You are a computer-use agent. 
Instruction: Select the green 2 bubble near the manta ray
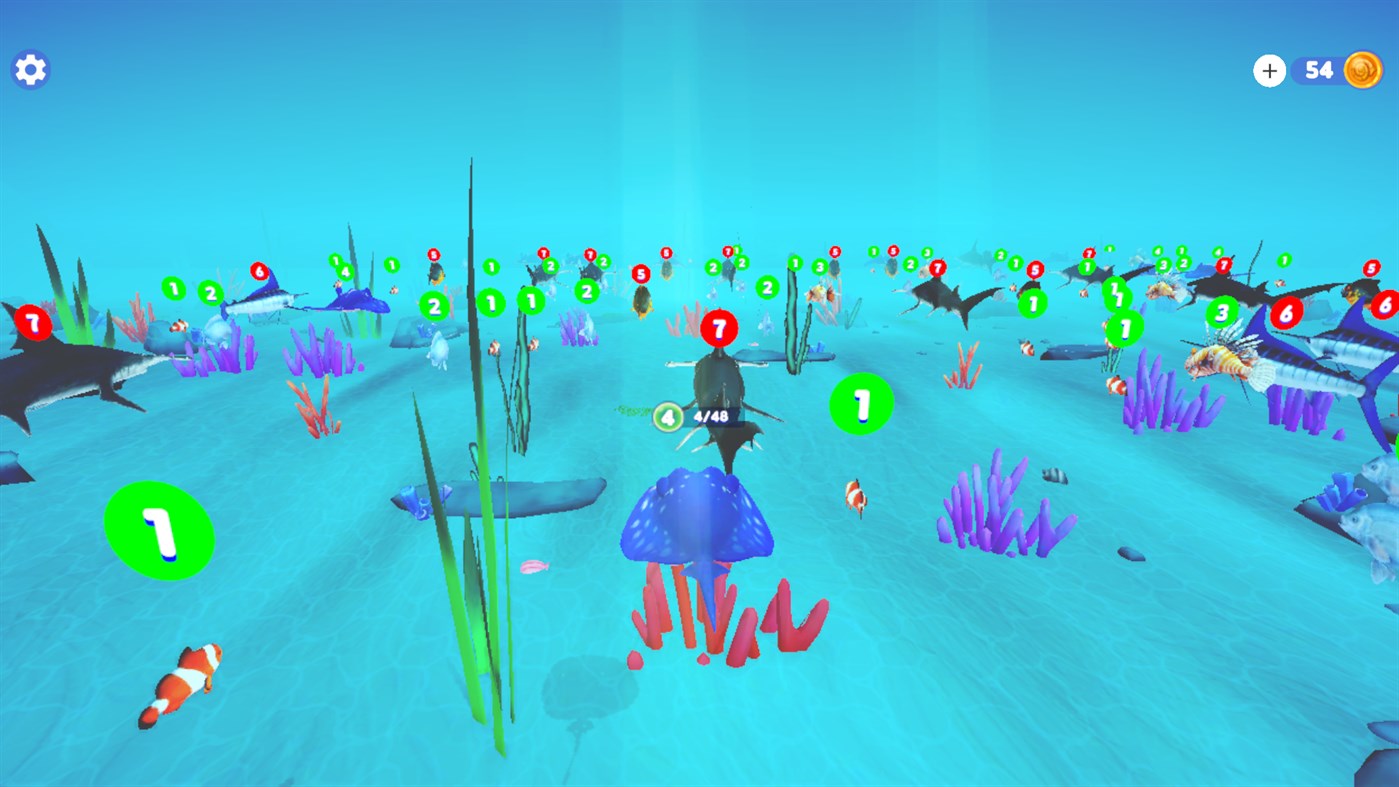point(434,307)
